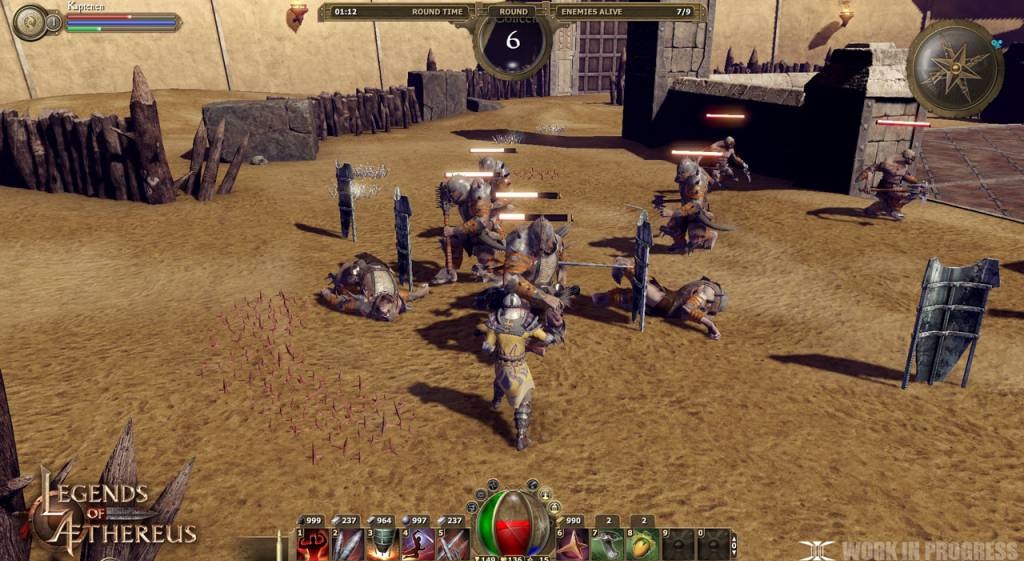This screenshot has width=1024, height=561.
Task: Trigger the armored ground-slam ability in slot 3
Action: (x=382, y=544)
